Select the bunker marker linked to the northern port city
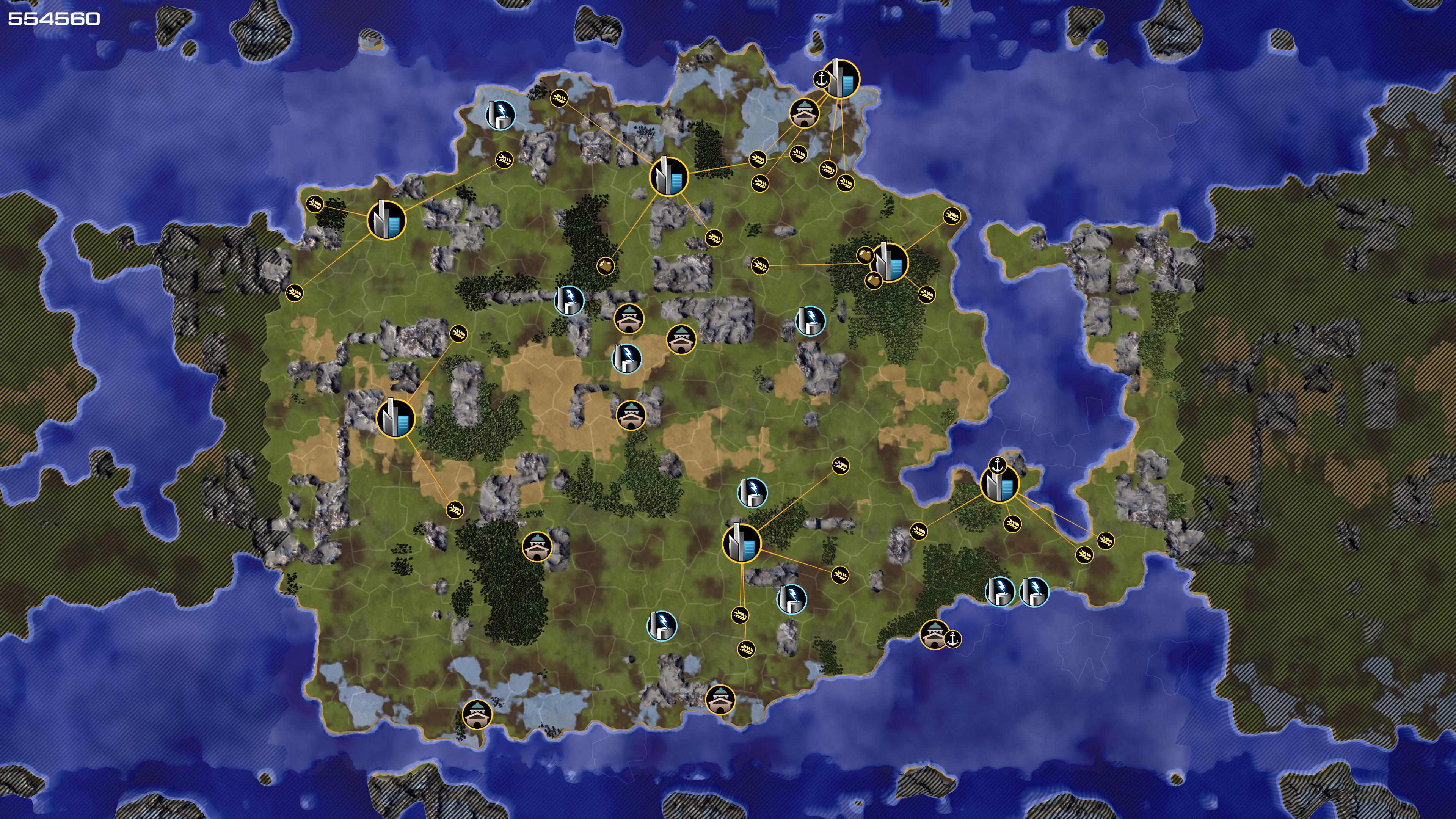This screenshot has height=819, width=1456. [x=804, y=113]
